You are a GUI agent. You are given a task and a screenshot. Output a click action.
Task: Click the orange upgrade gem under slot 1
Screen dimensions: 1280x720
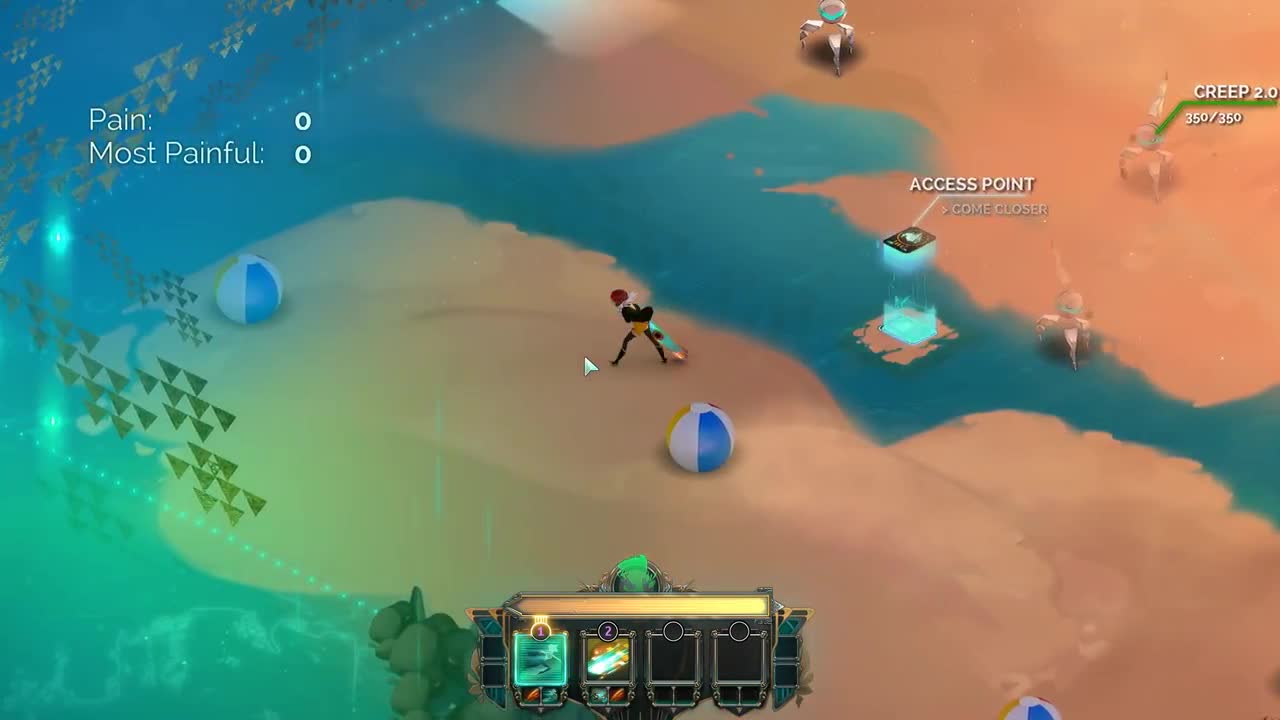[533, 695]
